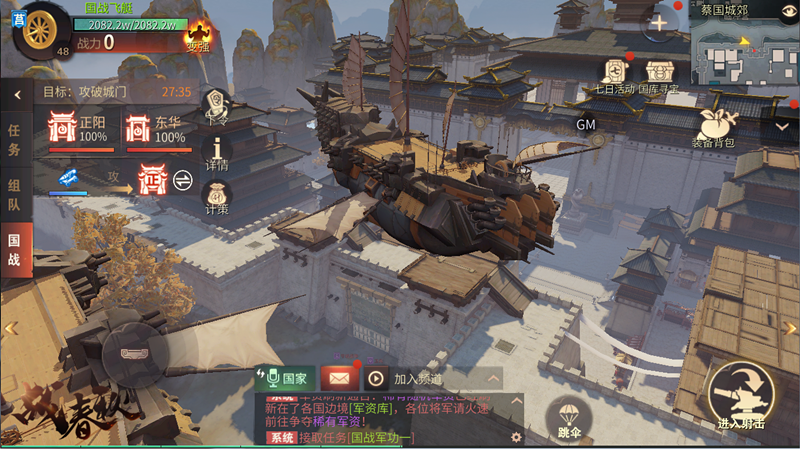Open the 七日活动 seven-day event
The width and height of the screenshot is (800, 449).
(x=614, y=73)
